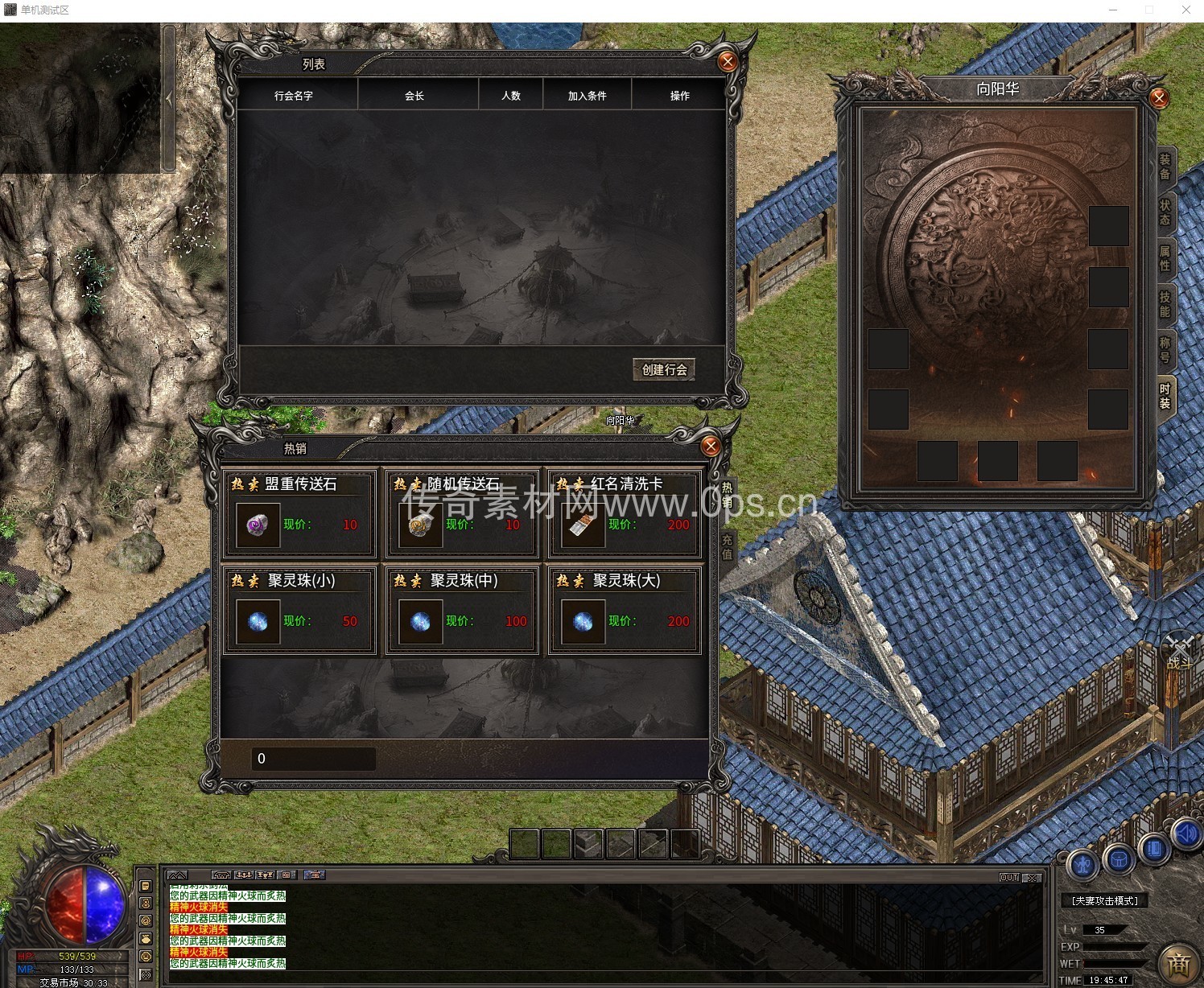Screen dimensions: 1204x988
Task: Close the 热销 shop window
Action: click(x=710, y=447)
